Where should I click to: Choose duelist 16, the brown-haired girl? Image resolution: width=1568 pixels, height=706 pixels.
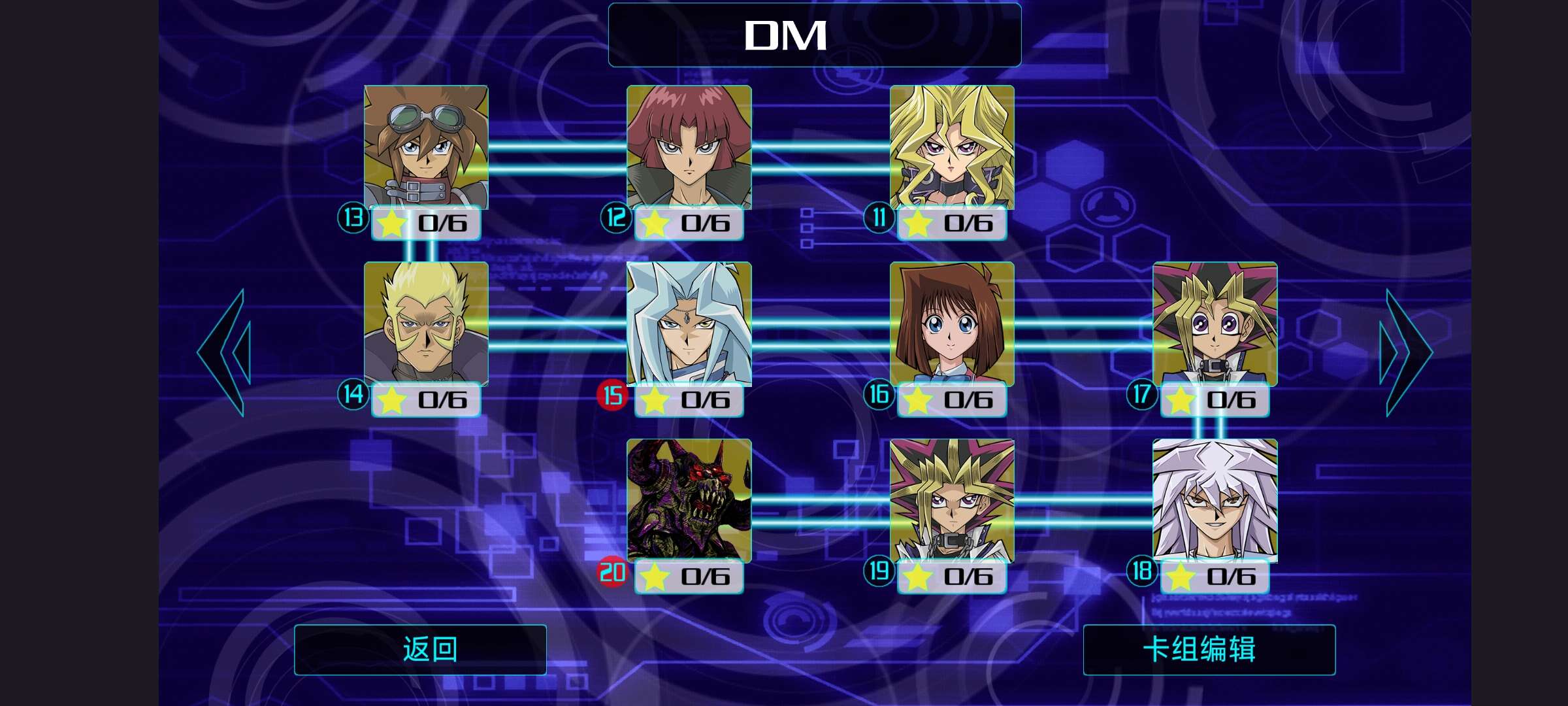tap(952, 324)
